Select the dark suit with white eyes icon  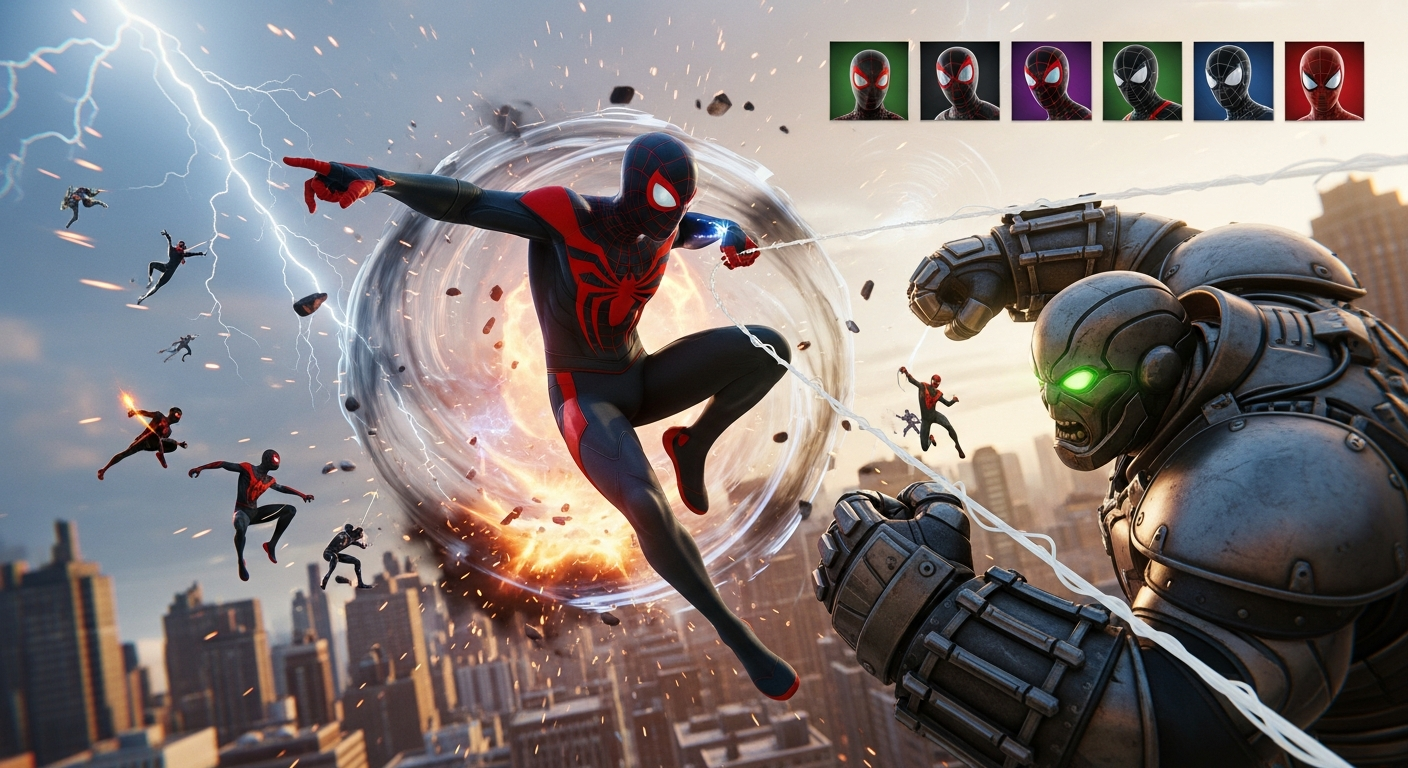(x=1141, y=82)
